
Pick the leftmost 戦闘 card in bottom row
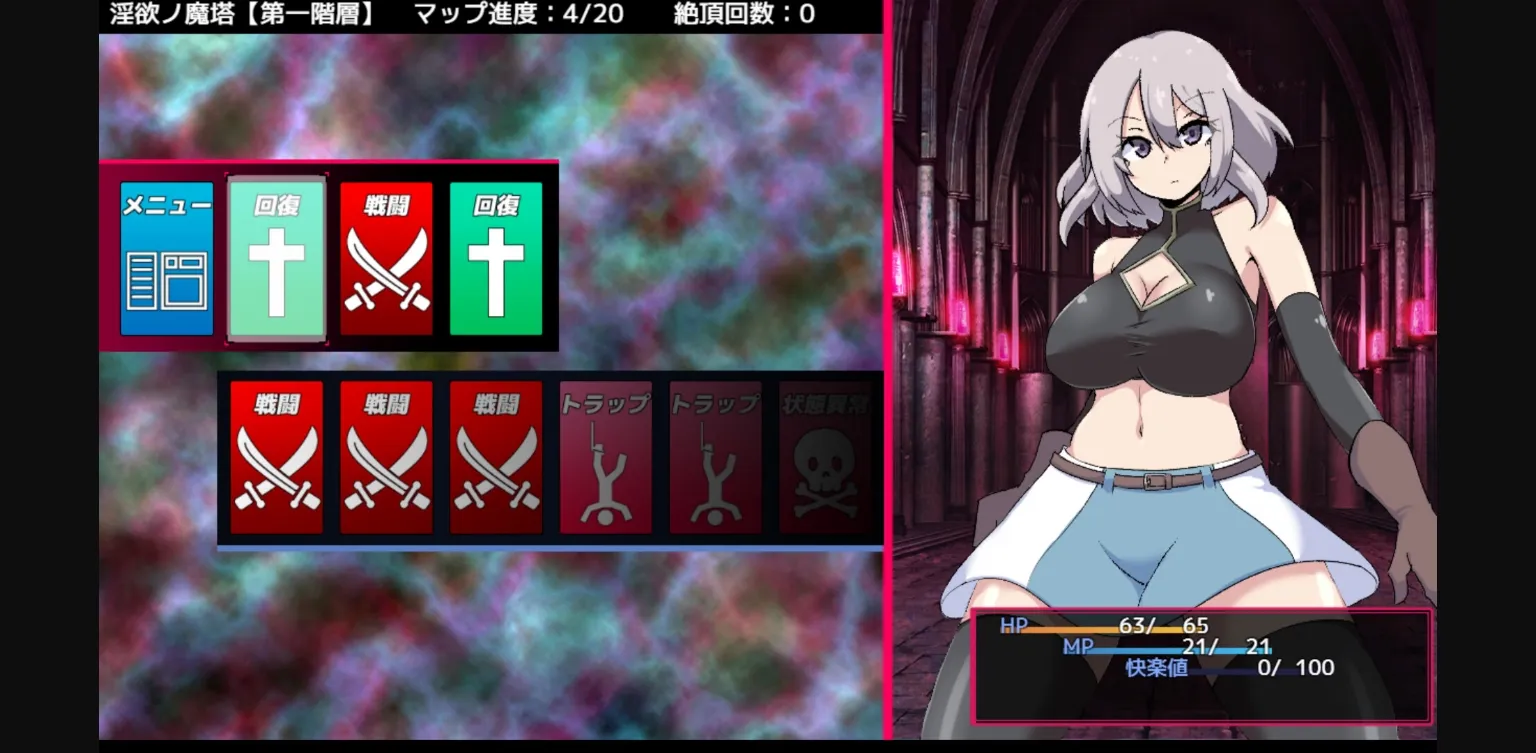tap(276, 458)
